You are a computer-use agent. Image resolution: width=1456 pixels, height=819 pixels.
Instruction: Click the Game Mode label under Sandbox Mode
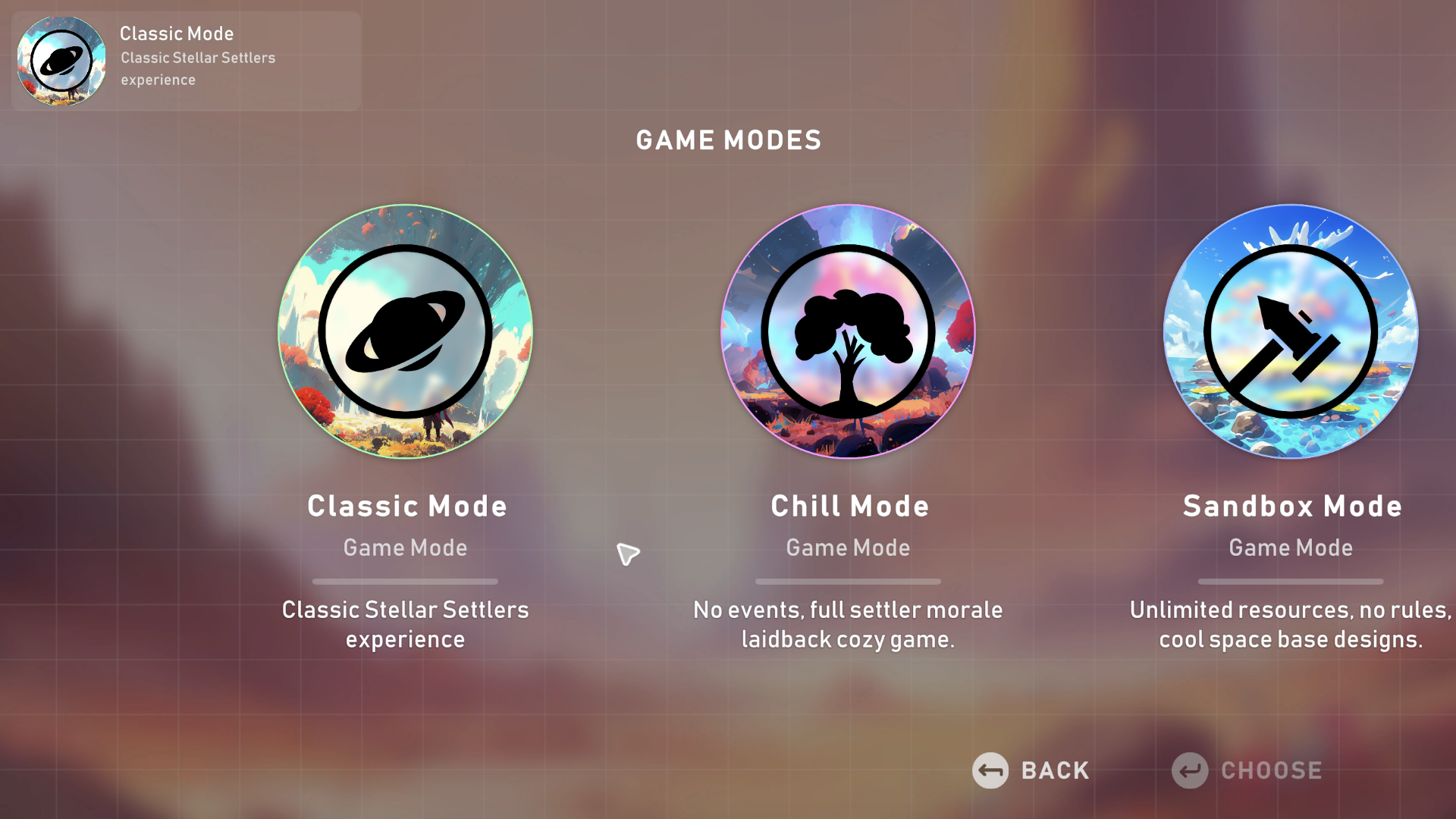click(1291, 548)
